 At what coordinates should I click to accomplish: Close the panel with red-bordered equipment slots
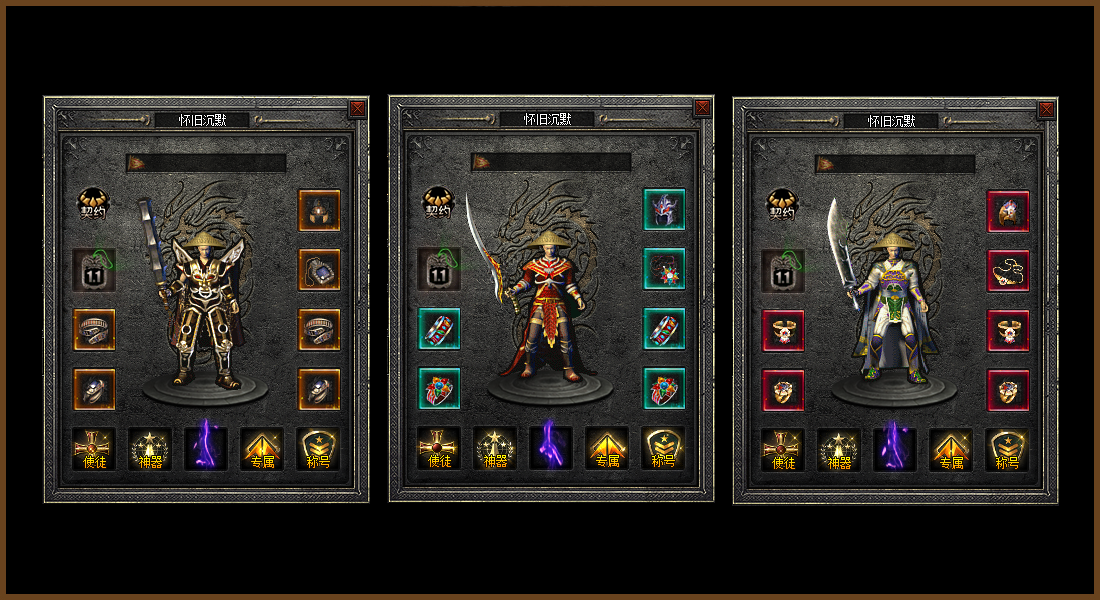click(1046, 110)
